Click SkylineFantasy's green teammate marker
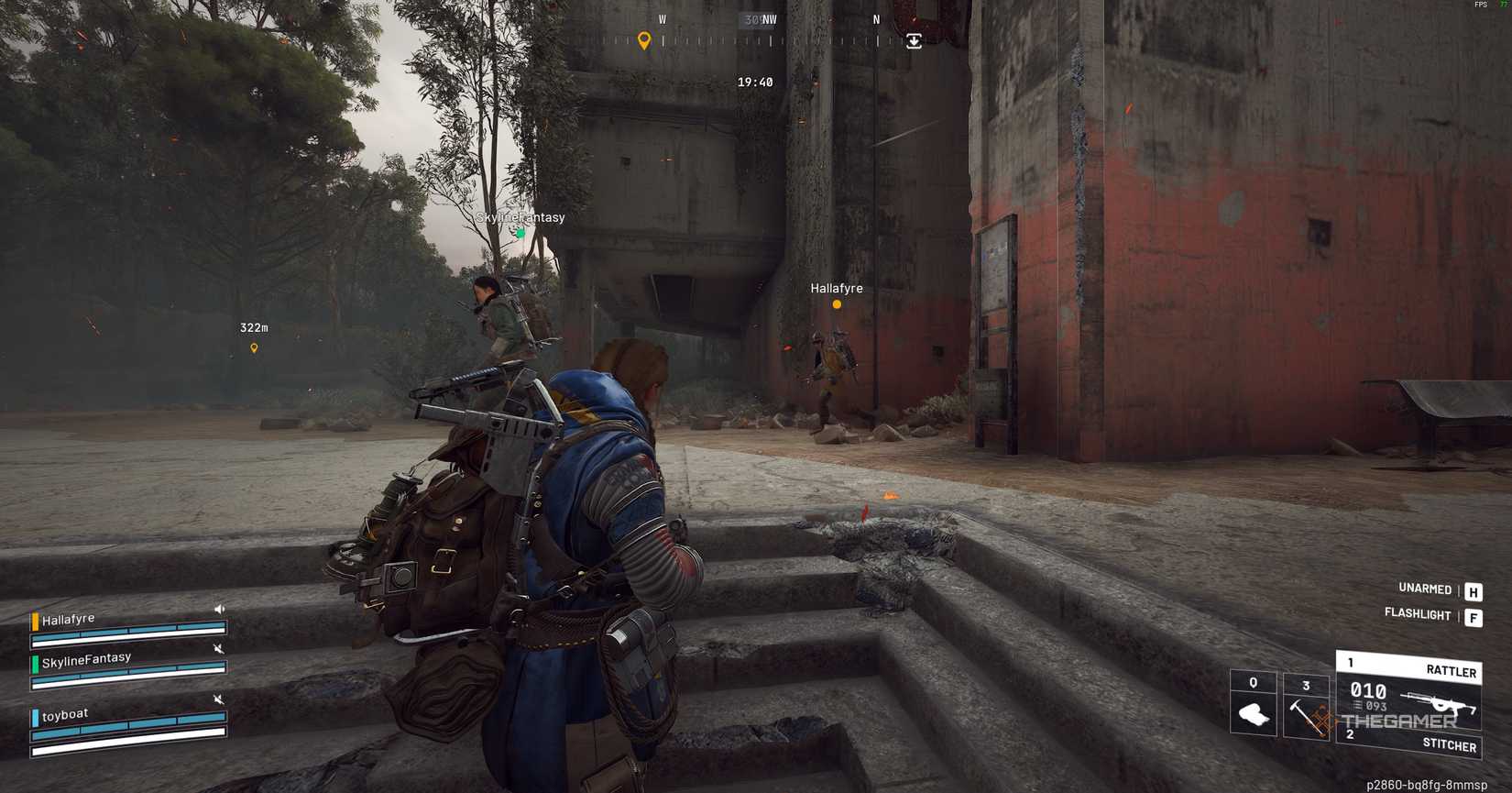 [520, 234]
